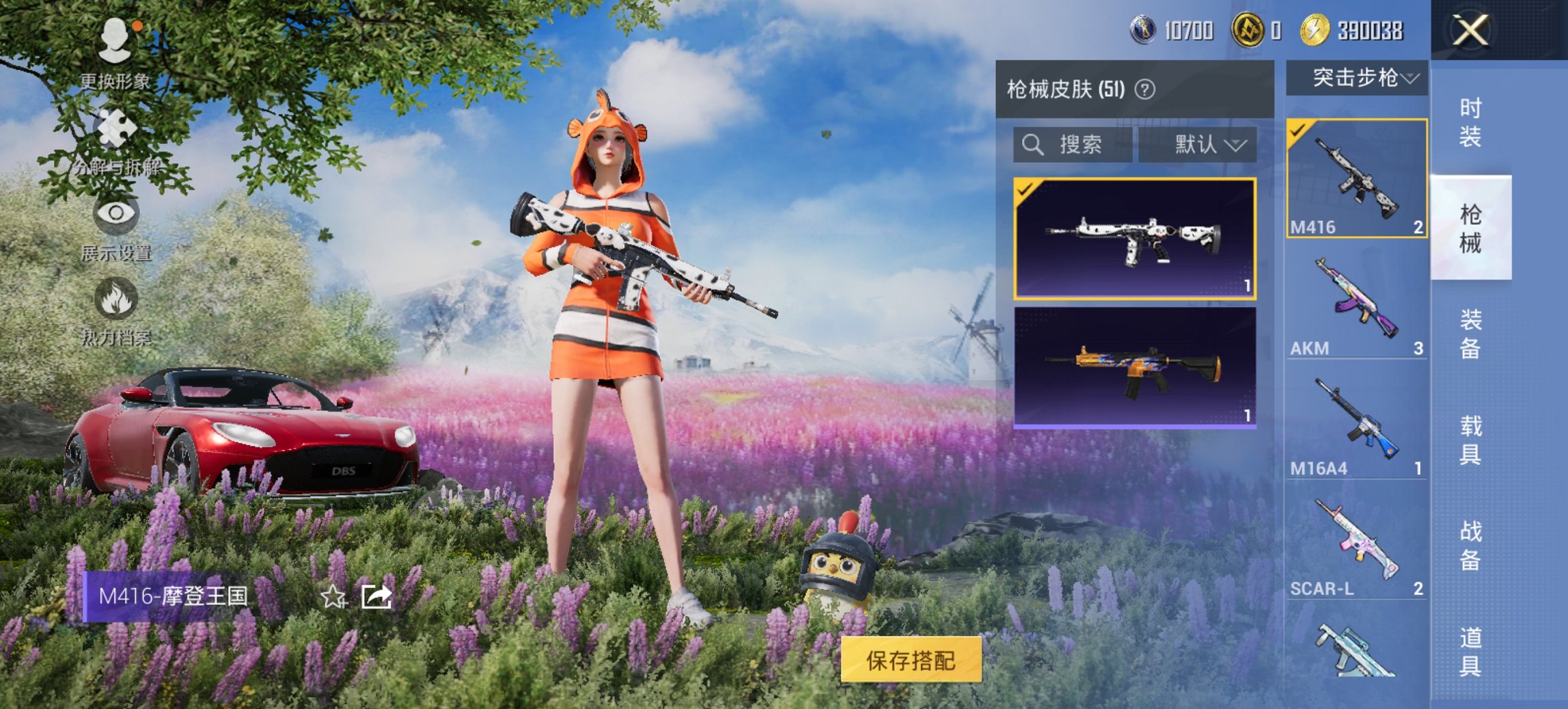Viewport: 1568px width, 709px height.
Task: View the 热力档案 profile archive
Action: click(x=118, y=315)
